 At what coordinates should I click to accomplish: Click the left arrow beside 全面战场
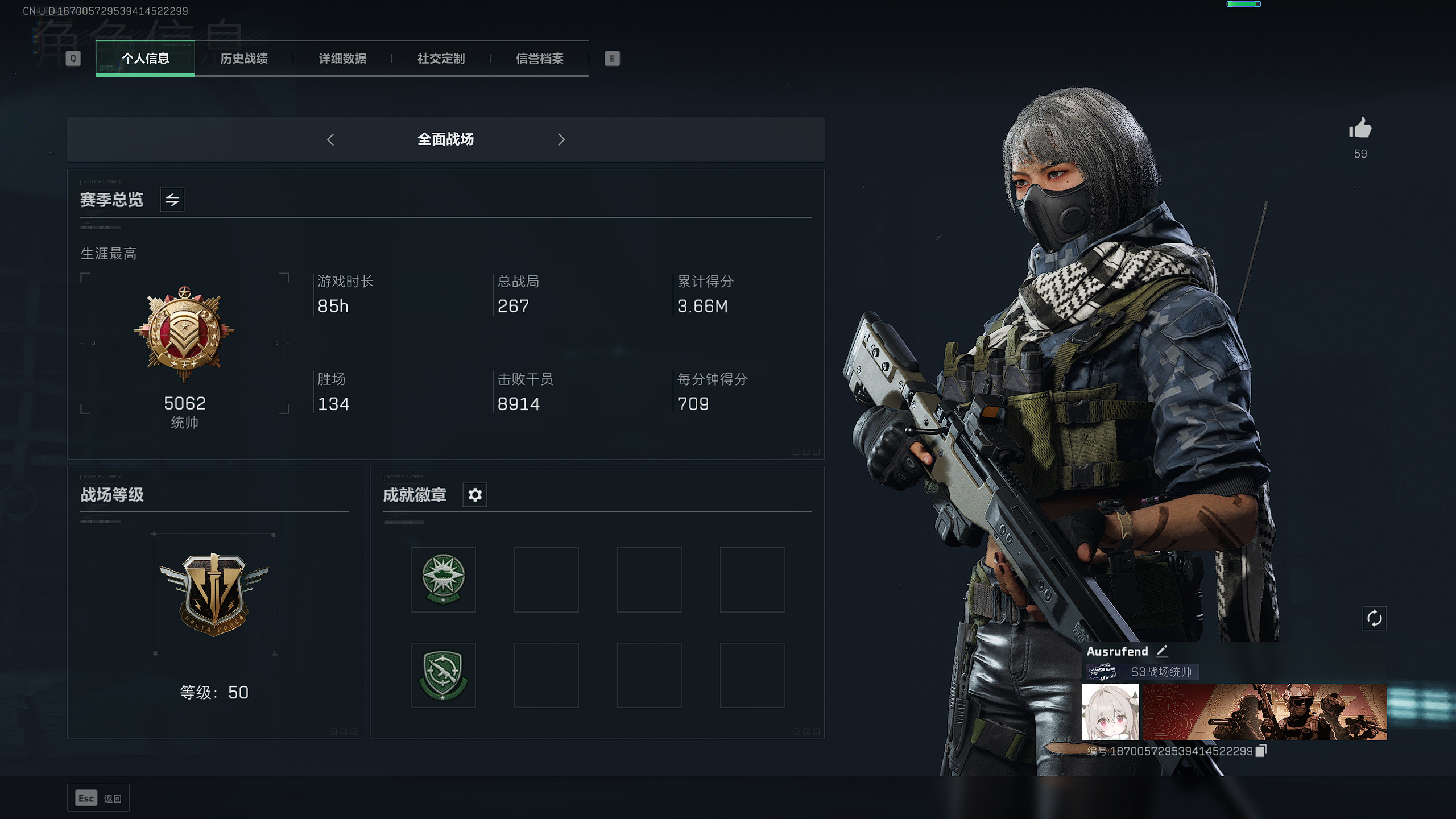[x=330, y=139]
